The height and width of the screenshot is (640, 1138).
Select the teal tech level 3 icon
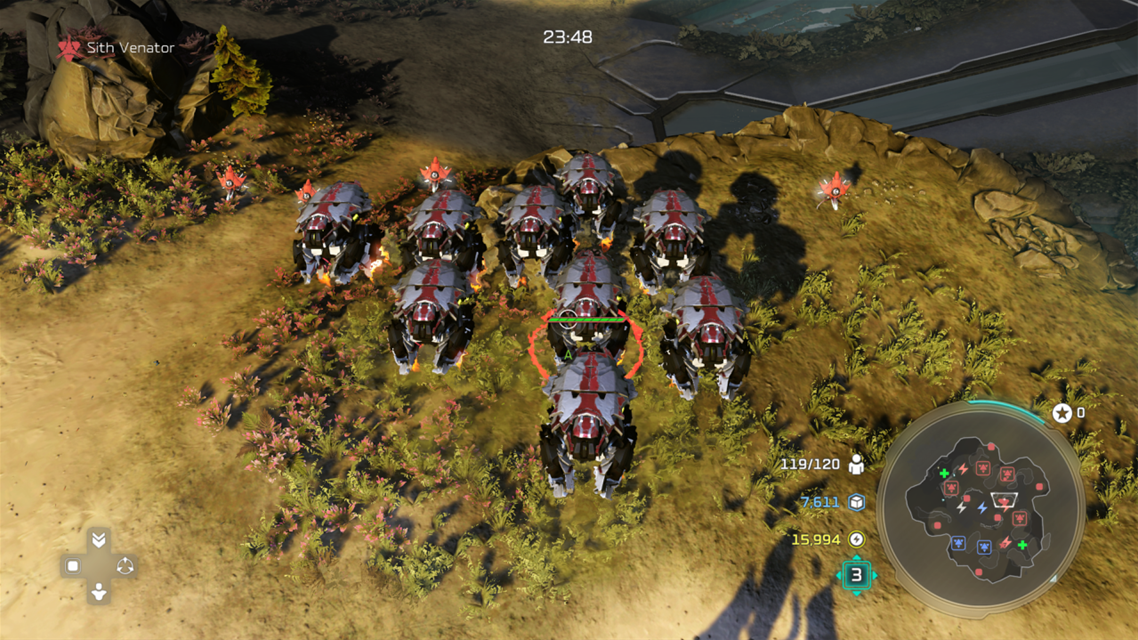856,575
